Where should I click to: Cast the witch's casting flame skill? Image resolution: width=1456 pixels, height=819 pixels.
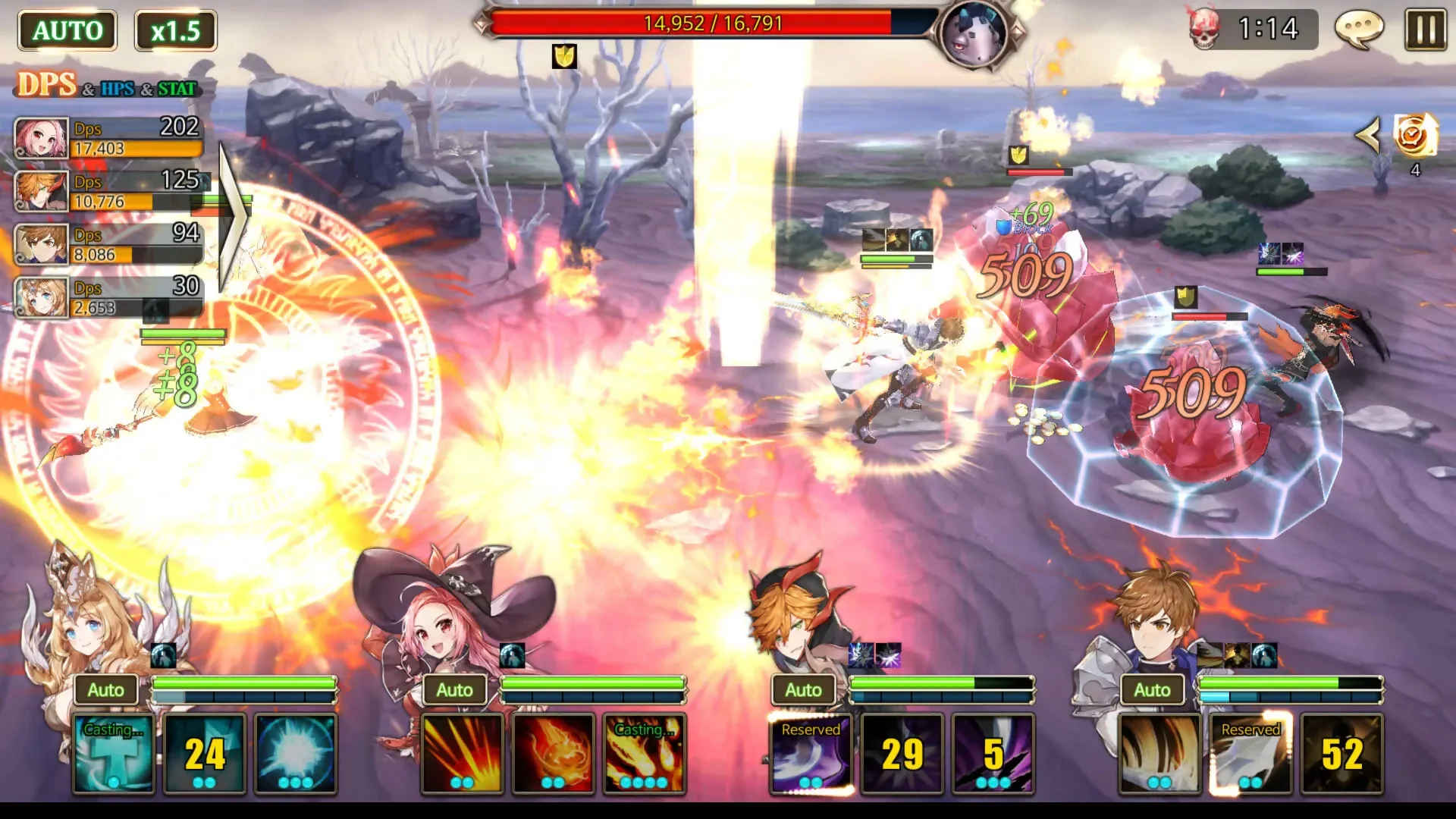pyautogui.click(x=644, y=753)
